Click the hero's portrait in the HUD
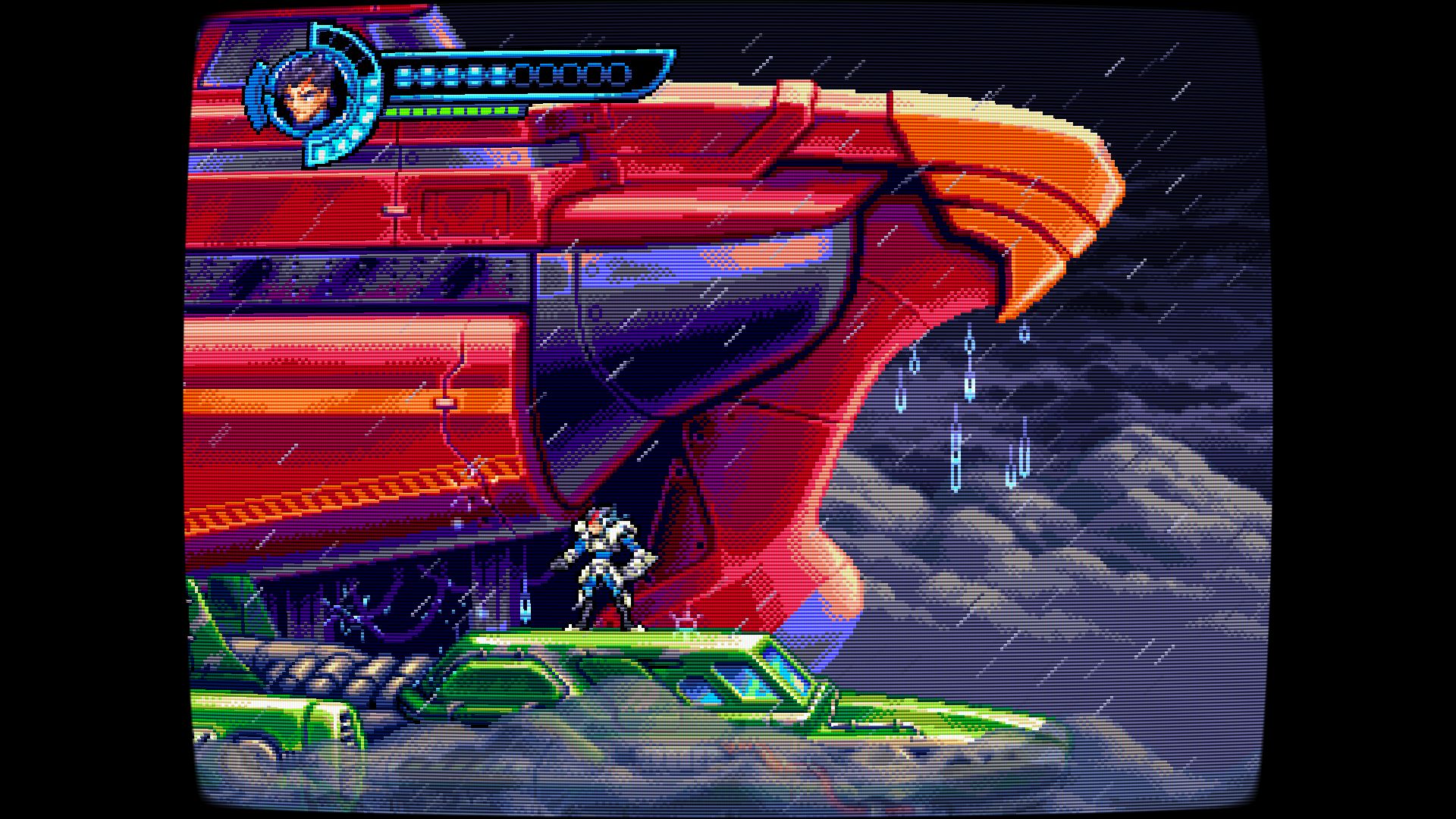The width and height of the screenshot is (1456, 819). pos(303,99)
